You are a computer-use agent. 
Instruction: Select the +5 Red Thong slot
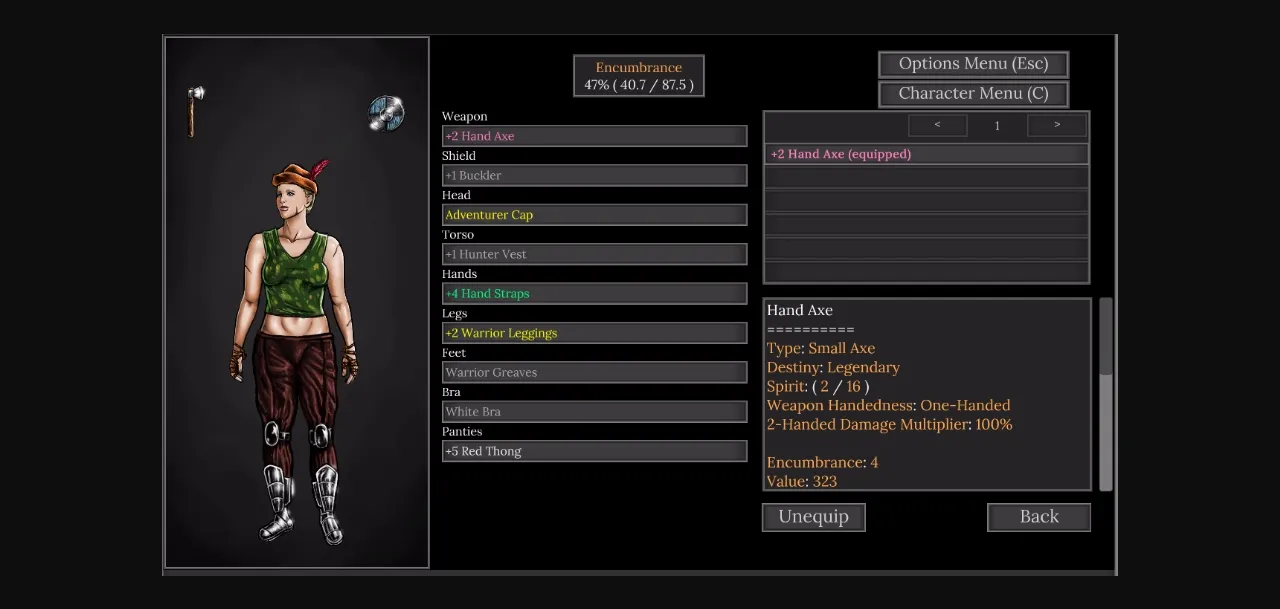pyautogui.click(x=594, y=452)
